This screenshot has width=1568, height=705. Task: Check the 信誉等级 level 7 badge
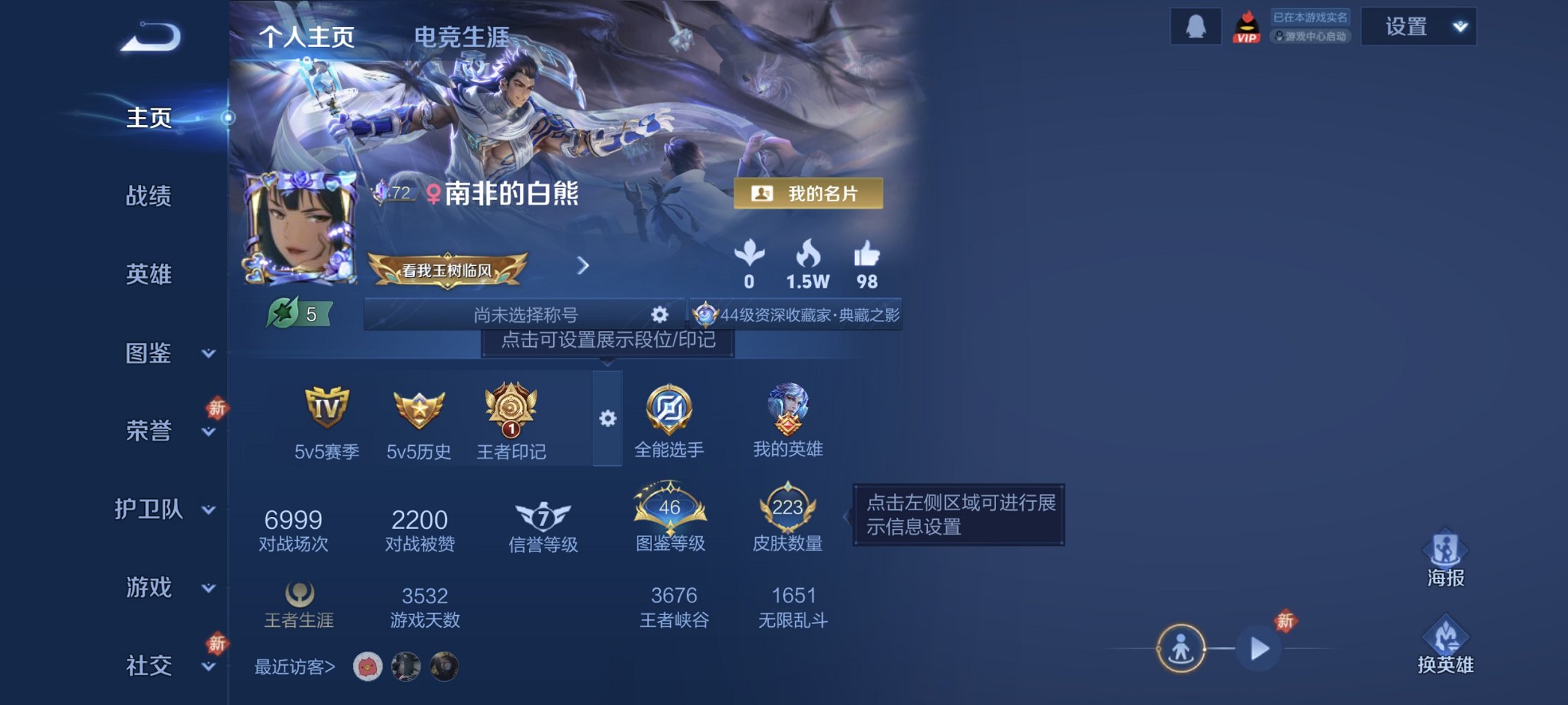[543, 515]
